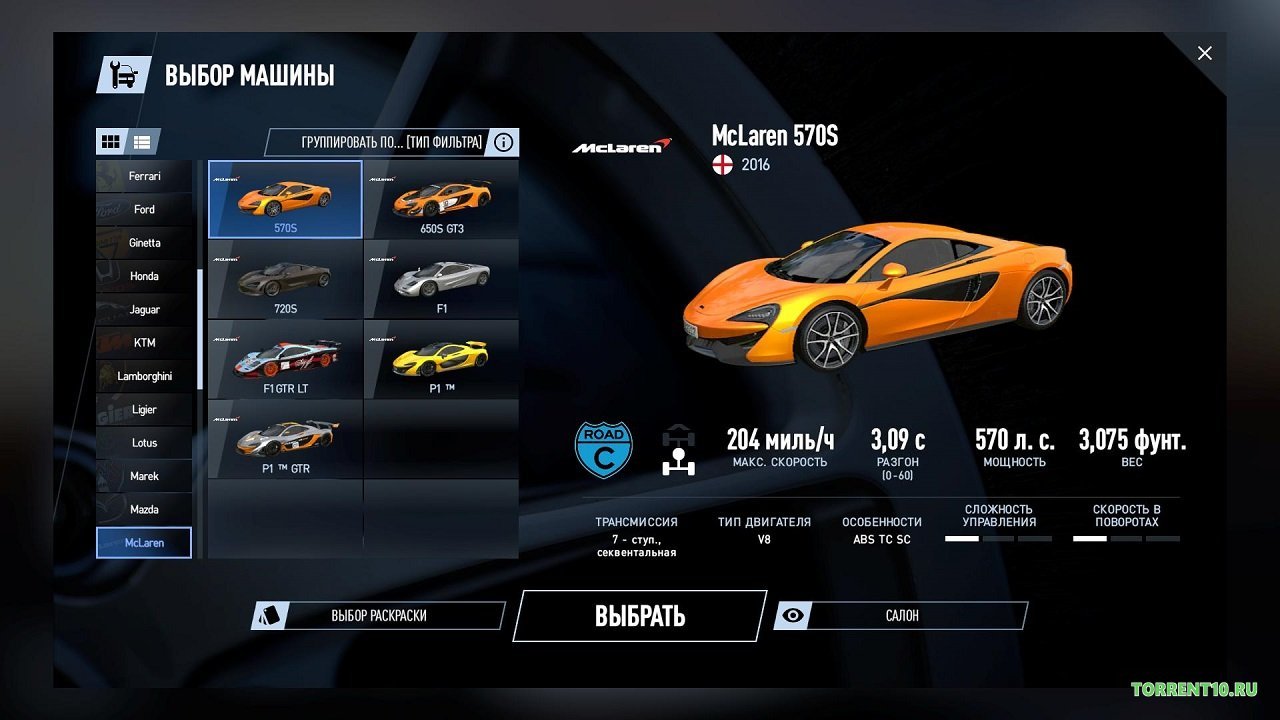Select Lamborghini in the manufacturer list

[144, 375]
